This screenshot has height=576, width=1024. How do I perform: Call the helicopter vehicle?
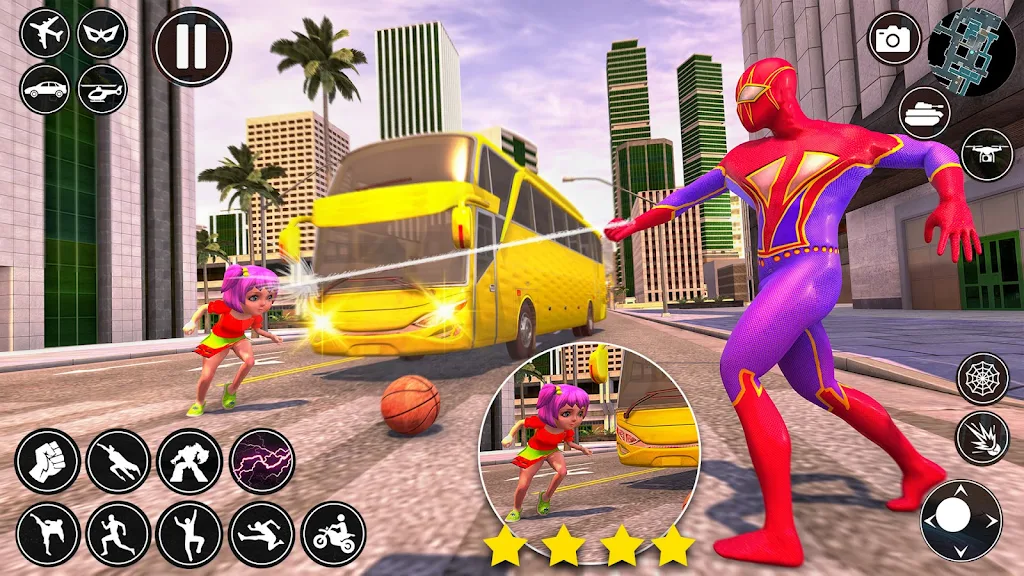pyautogui.click(x=102, y=89)
